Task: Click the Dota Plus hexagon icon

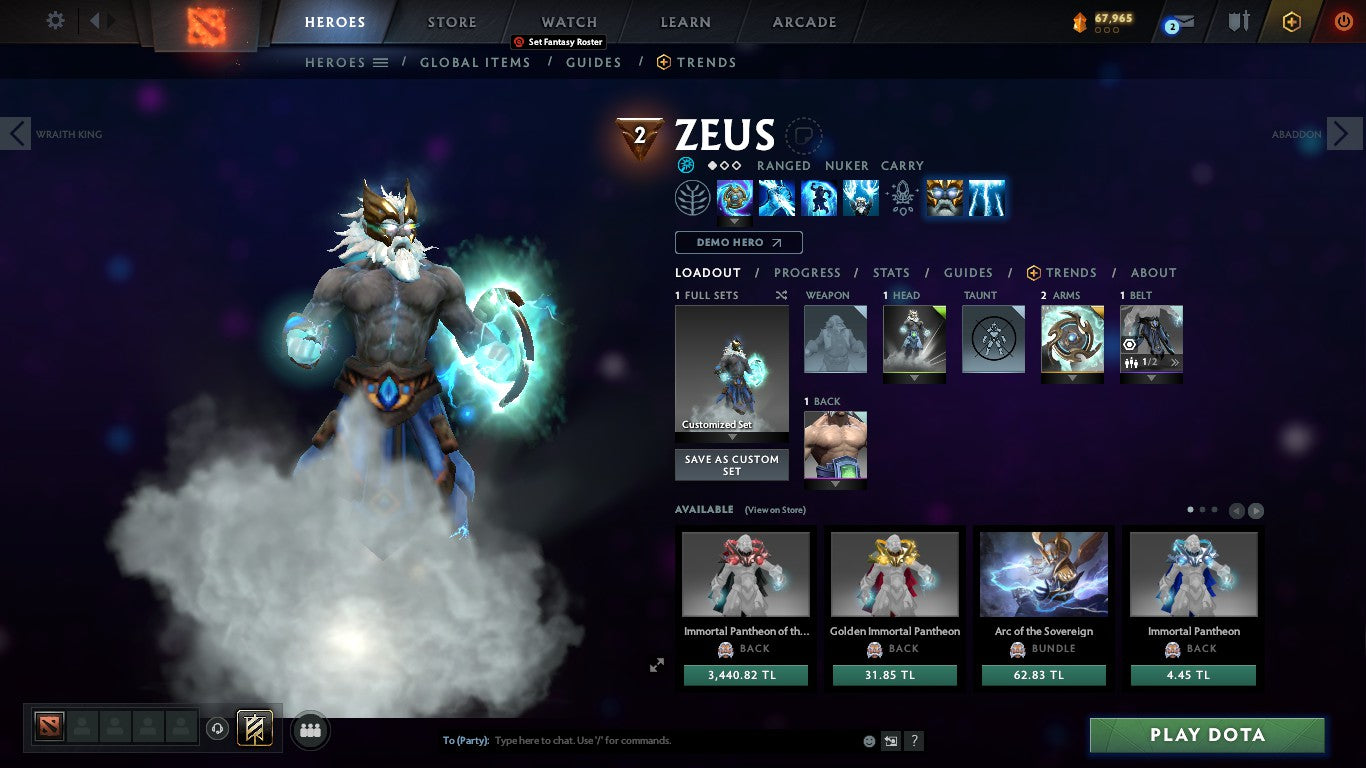Action: coord(1290,20)
